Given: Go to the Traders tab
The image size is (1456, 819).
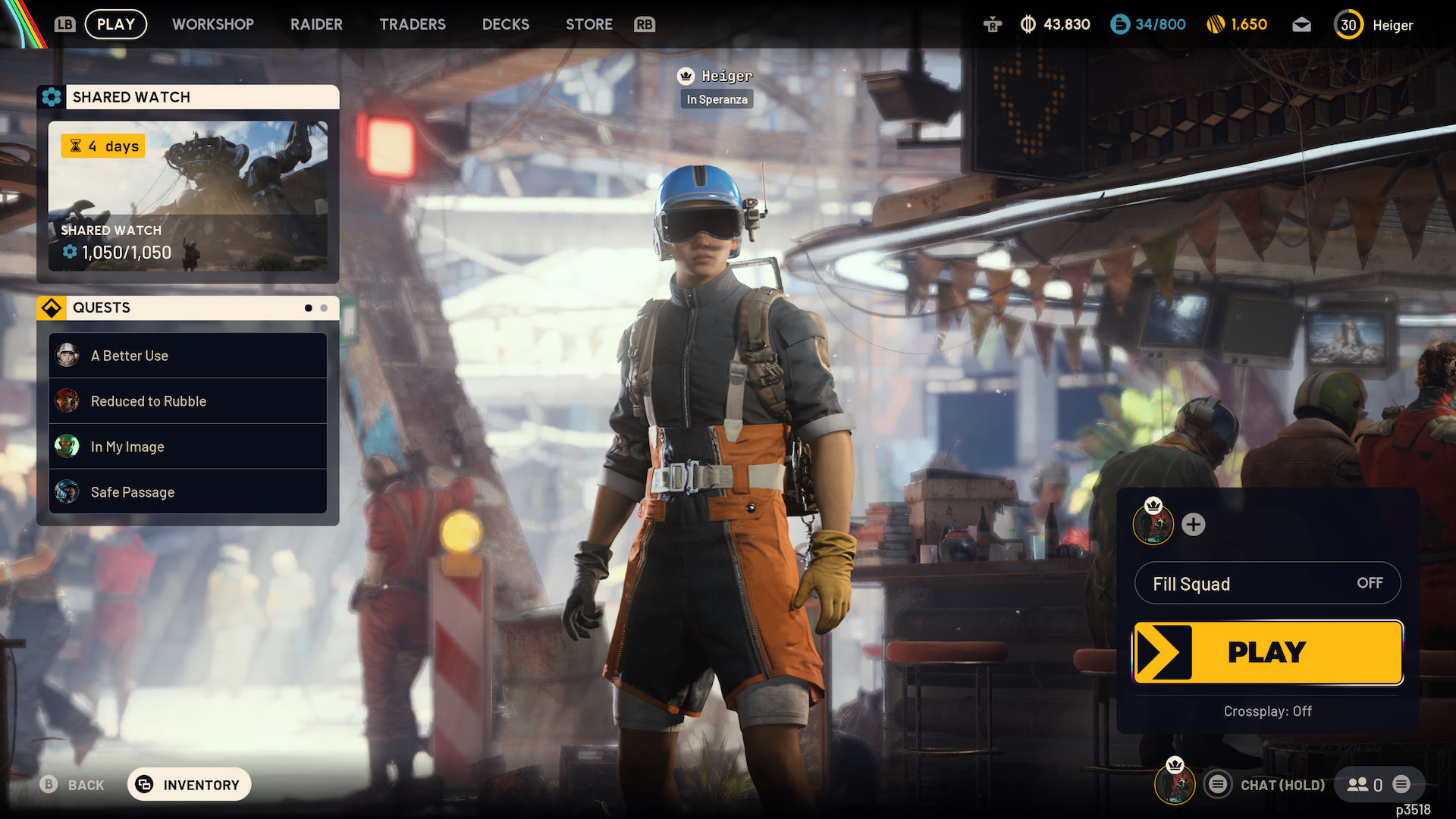Looking at the screenshot, I should click(x=413, y=24).
